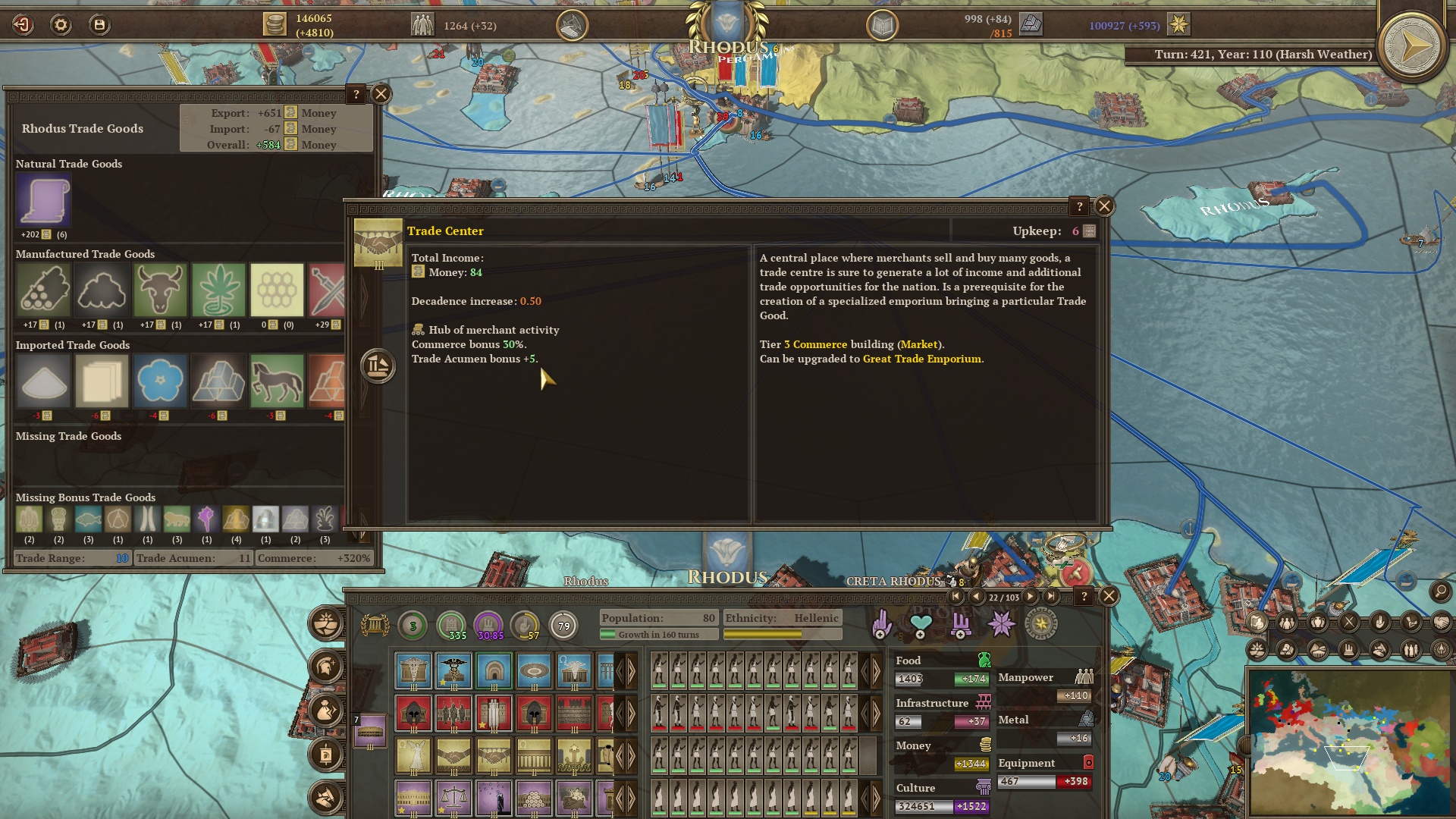Image resolution: width=1456 pixels, height=819 pixels.
Task: Select the red helmet military building
Action: [414, 713]
